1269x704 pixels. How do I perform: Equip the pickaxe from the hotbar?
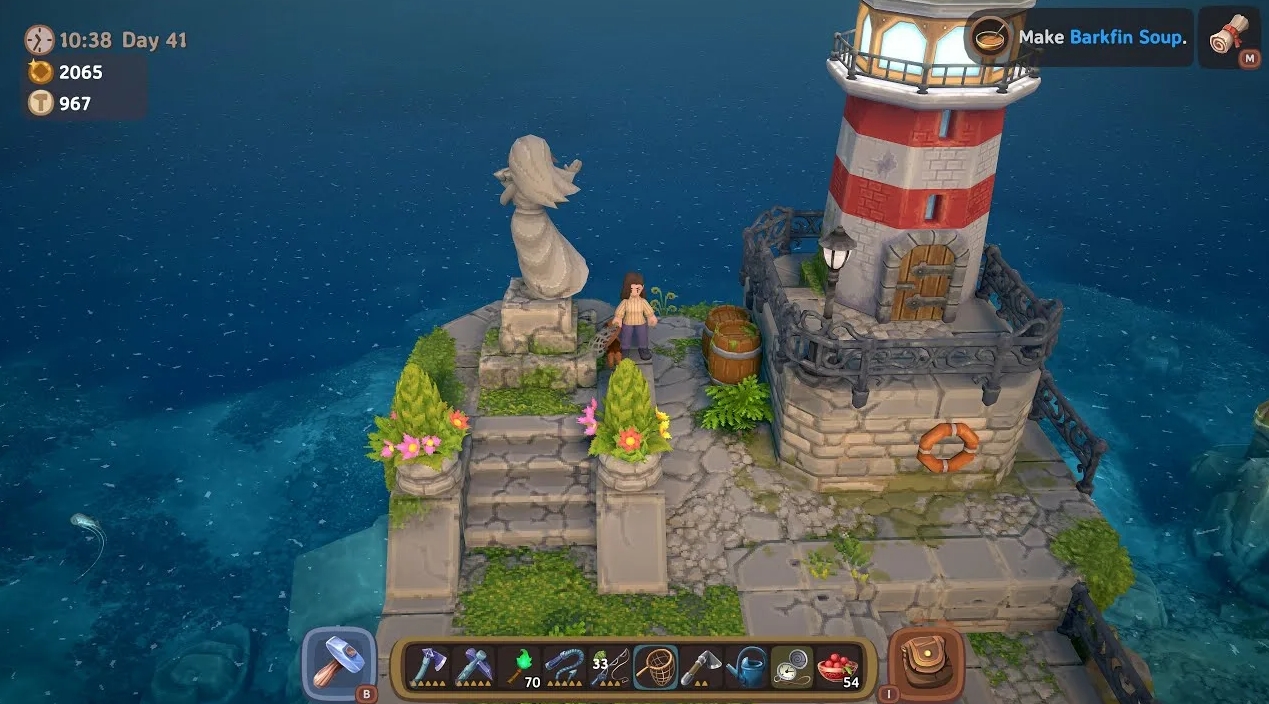point(473,665)
